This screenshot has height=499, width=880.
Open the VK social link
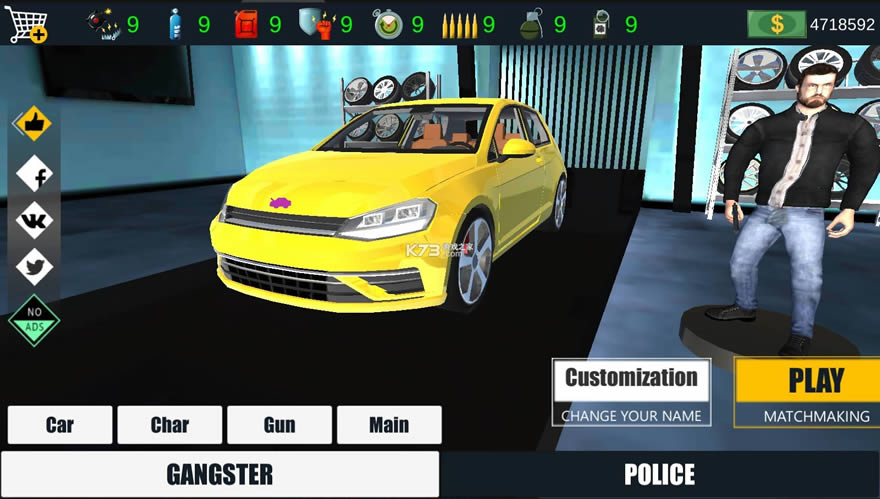click(x=35, y=222)
